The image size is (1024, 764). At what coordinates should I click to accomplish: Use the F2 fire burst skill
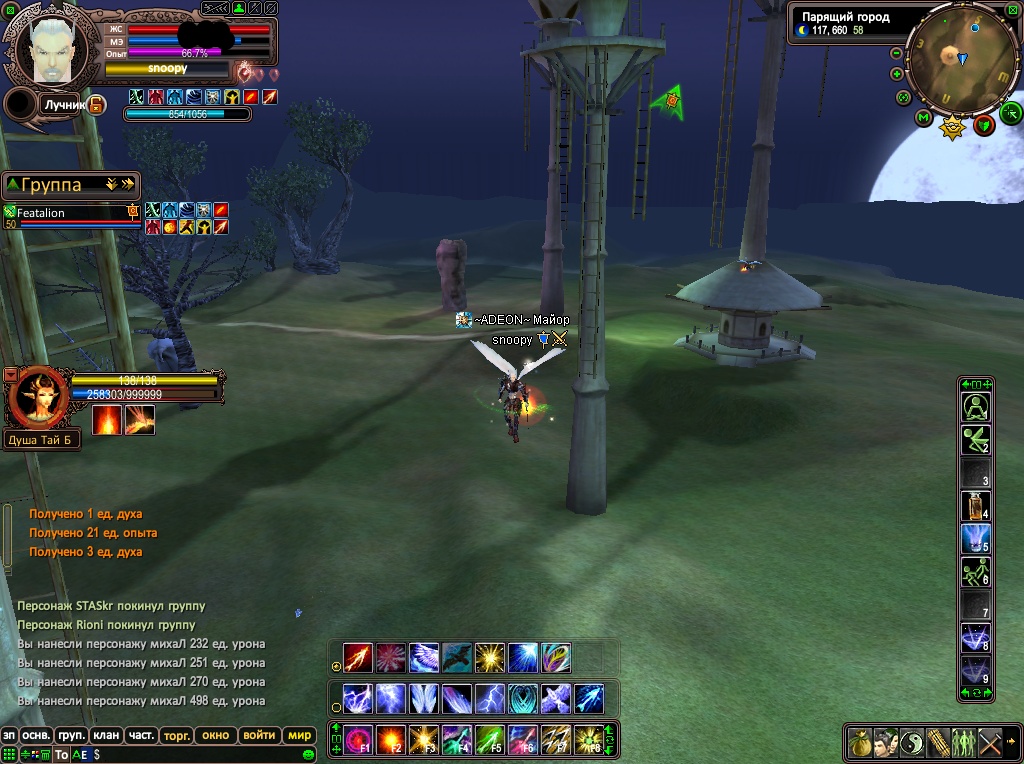(391, 740)
